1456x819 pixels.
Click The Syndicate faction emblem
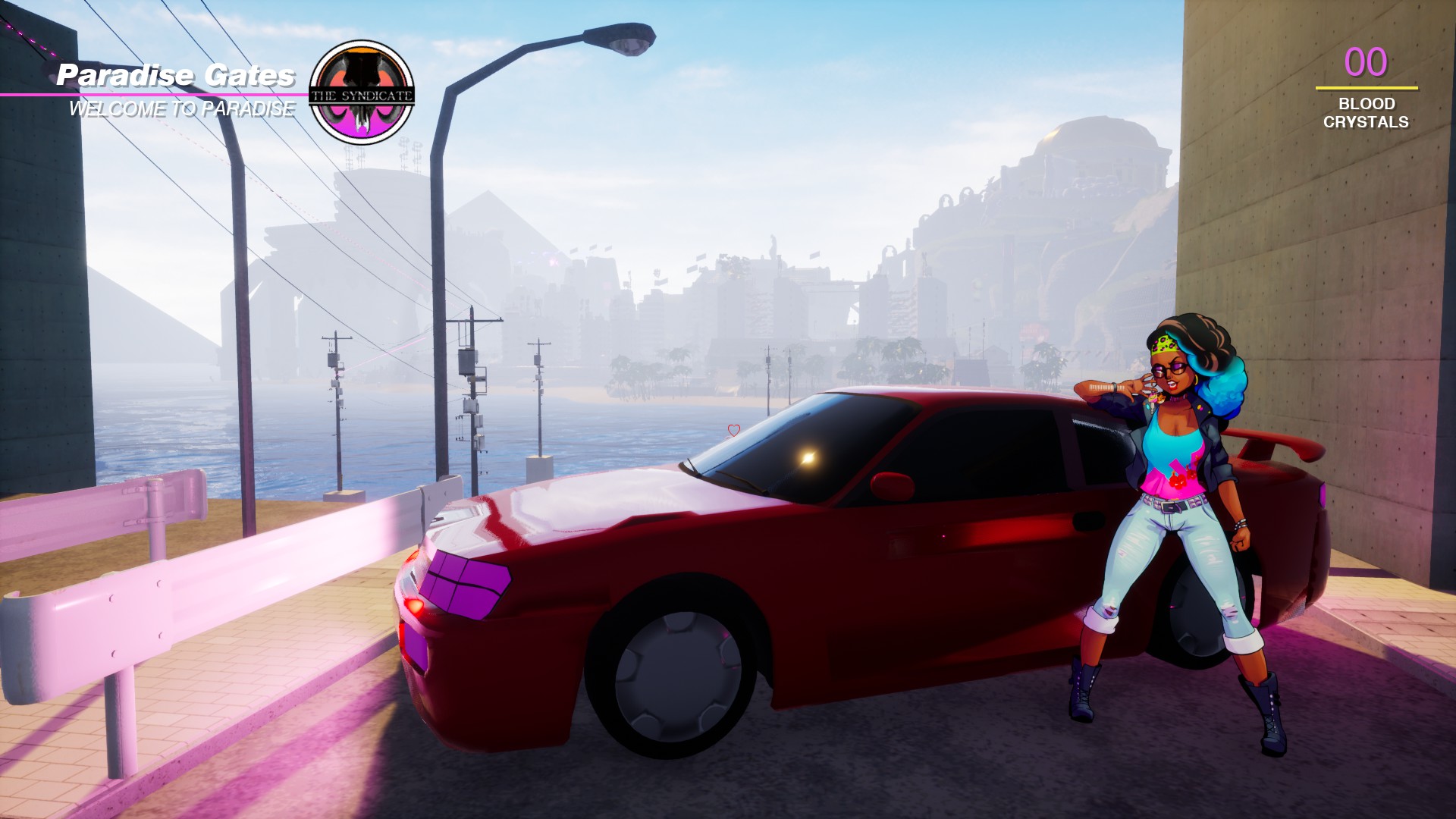[362, 93]
